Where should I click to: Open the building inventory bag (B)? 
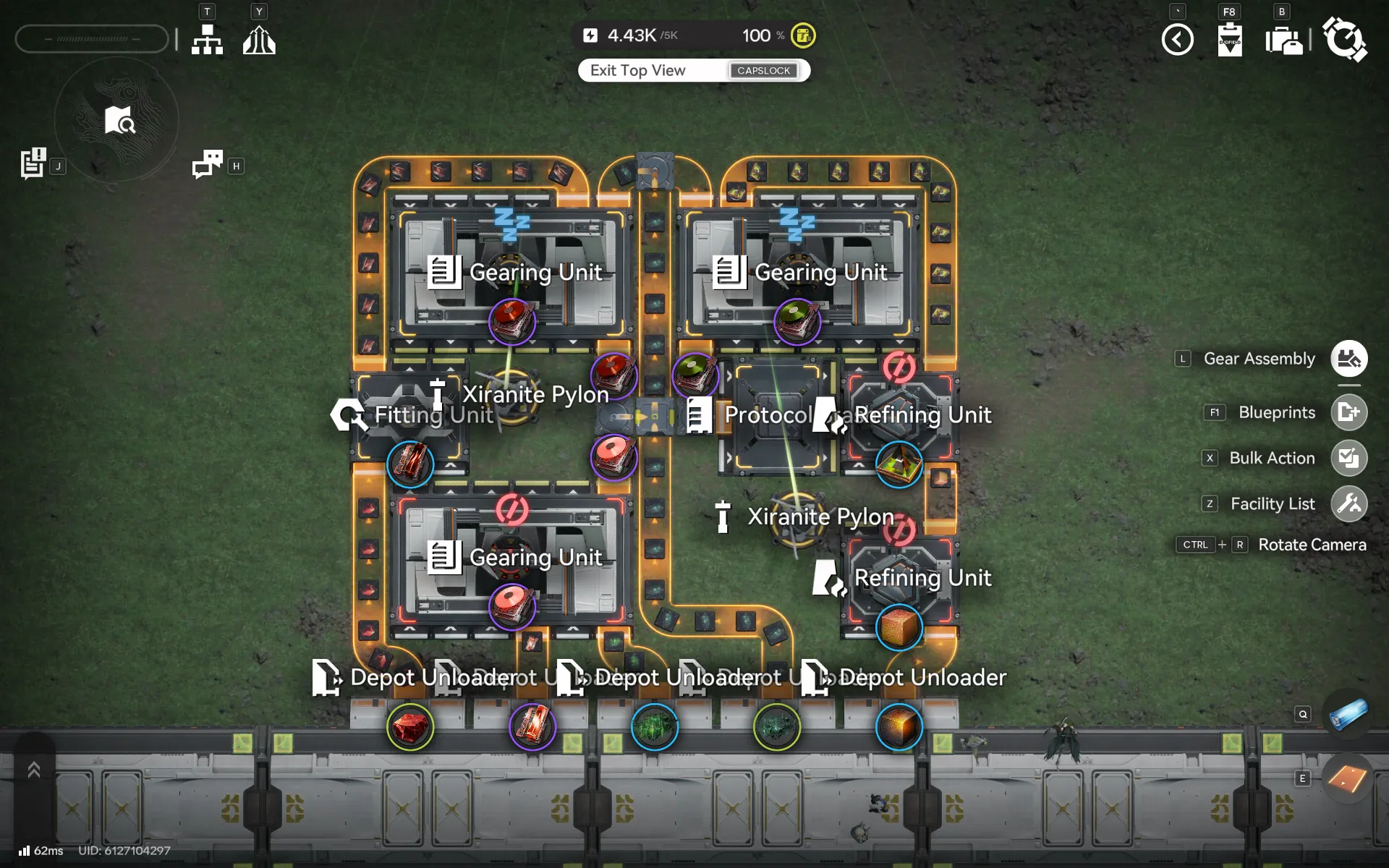tap(1284, 40)
